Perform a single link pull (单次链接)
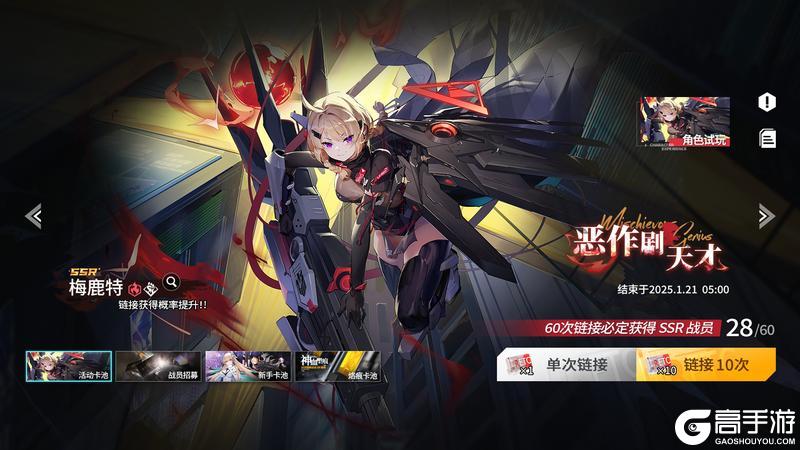Viewport: 800px width, 450px height. tap(565, 365)
